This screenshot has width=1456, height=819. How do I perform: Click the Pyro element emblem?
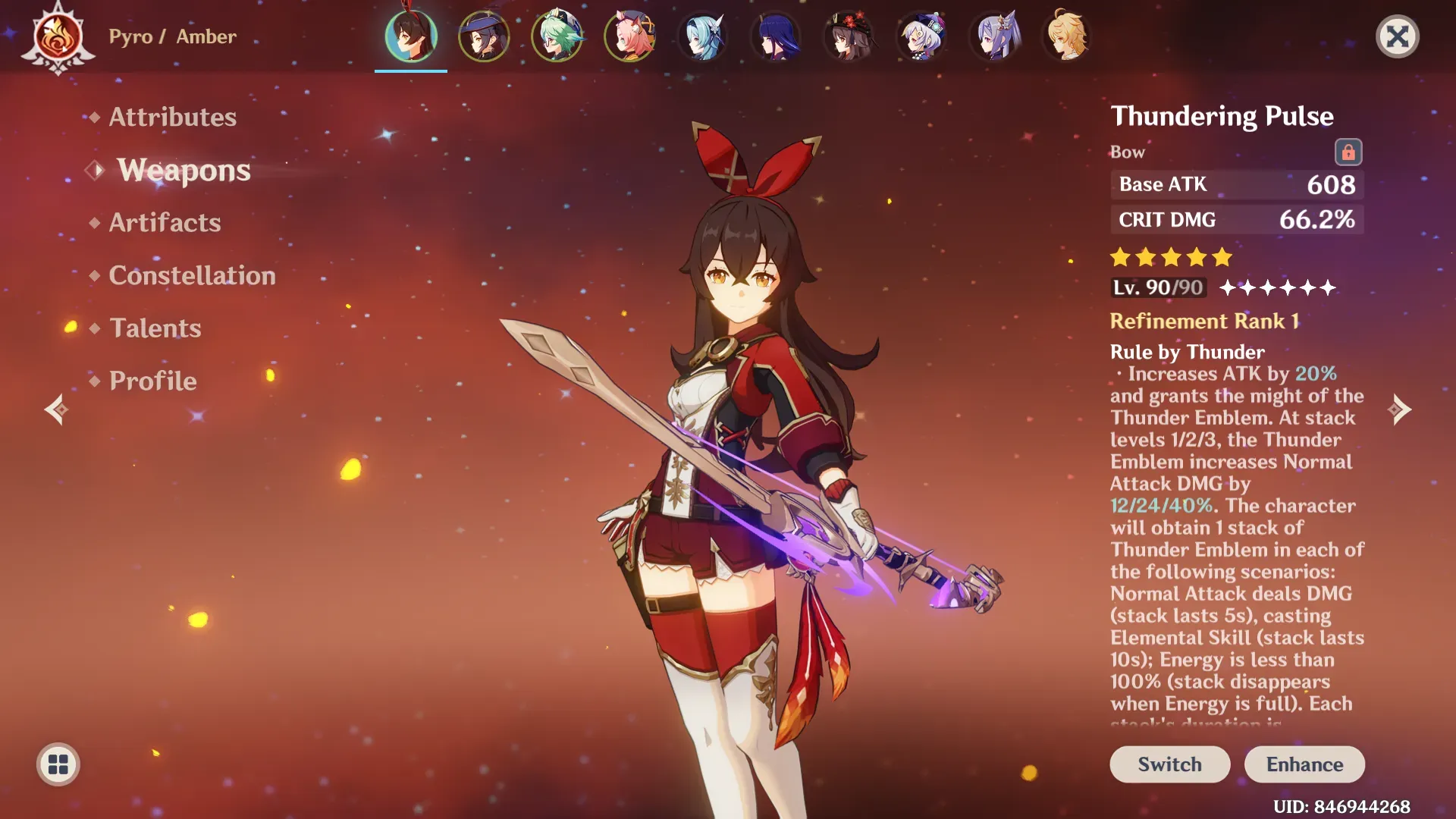coord(58,36)
